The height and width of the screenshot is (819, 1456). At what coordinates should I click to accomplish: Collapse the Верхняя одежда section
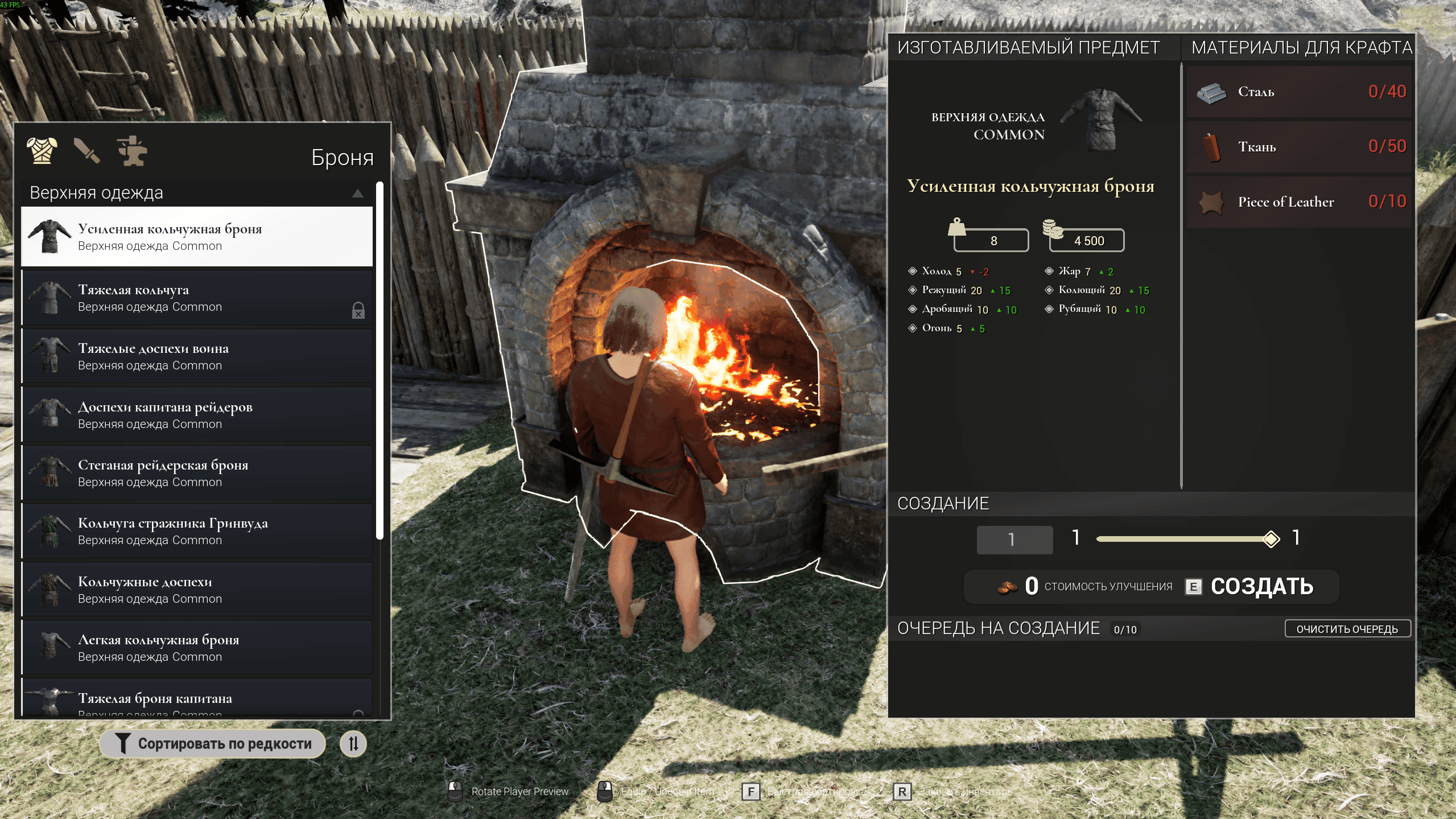click(357, 193)
